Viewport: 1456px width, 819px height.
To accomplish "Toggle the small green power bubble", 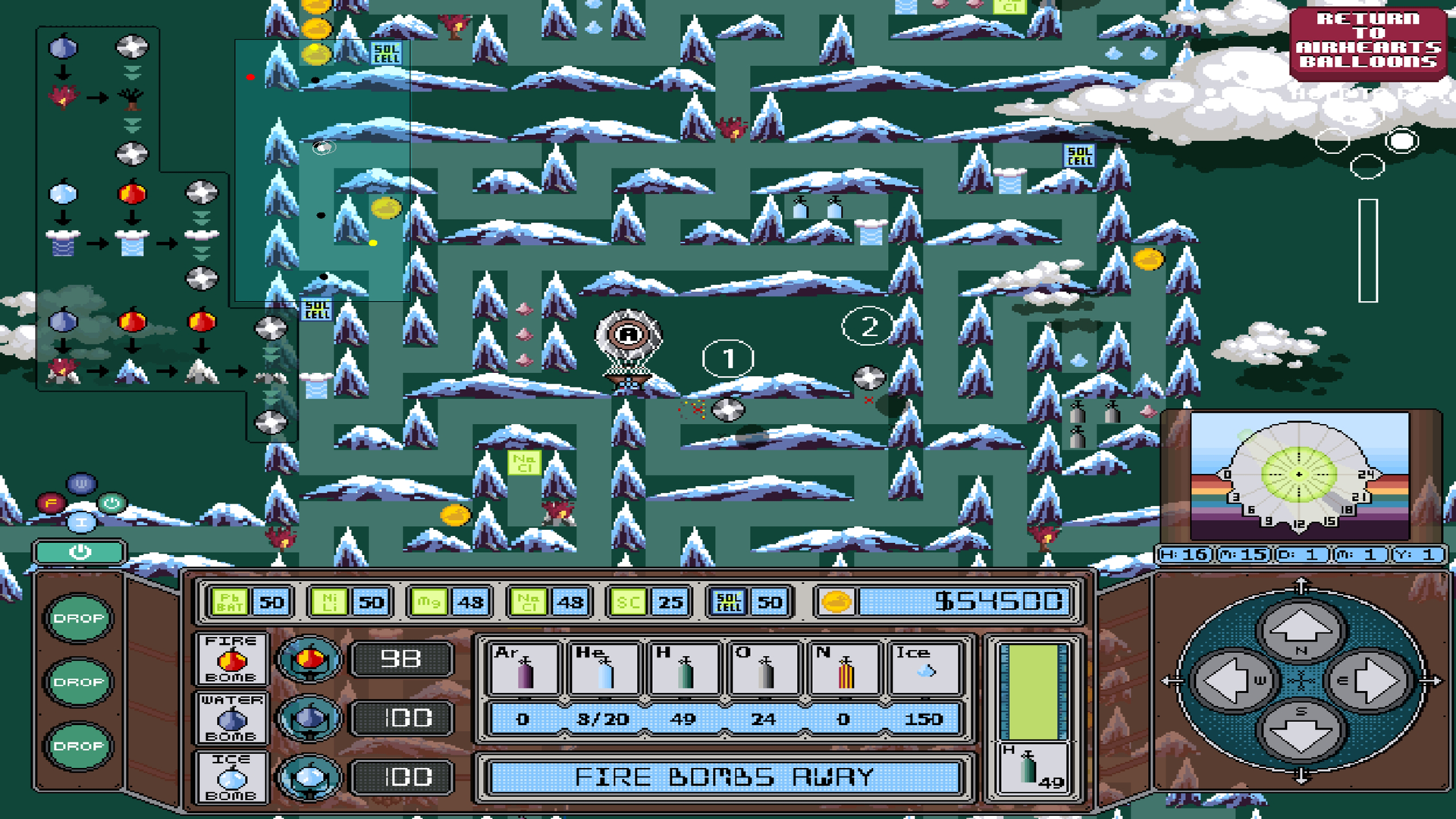I will (x=111, y=502).
